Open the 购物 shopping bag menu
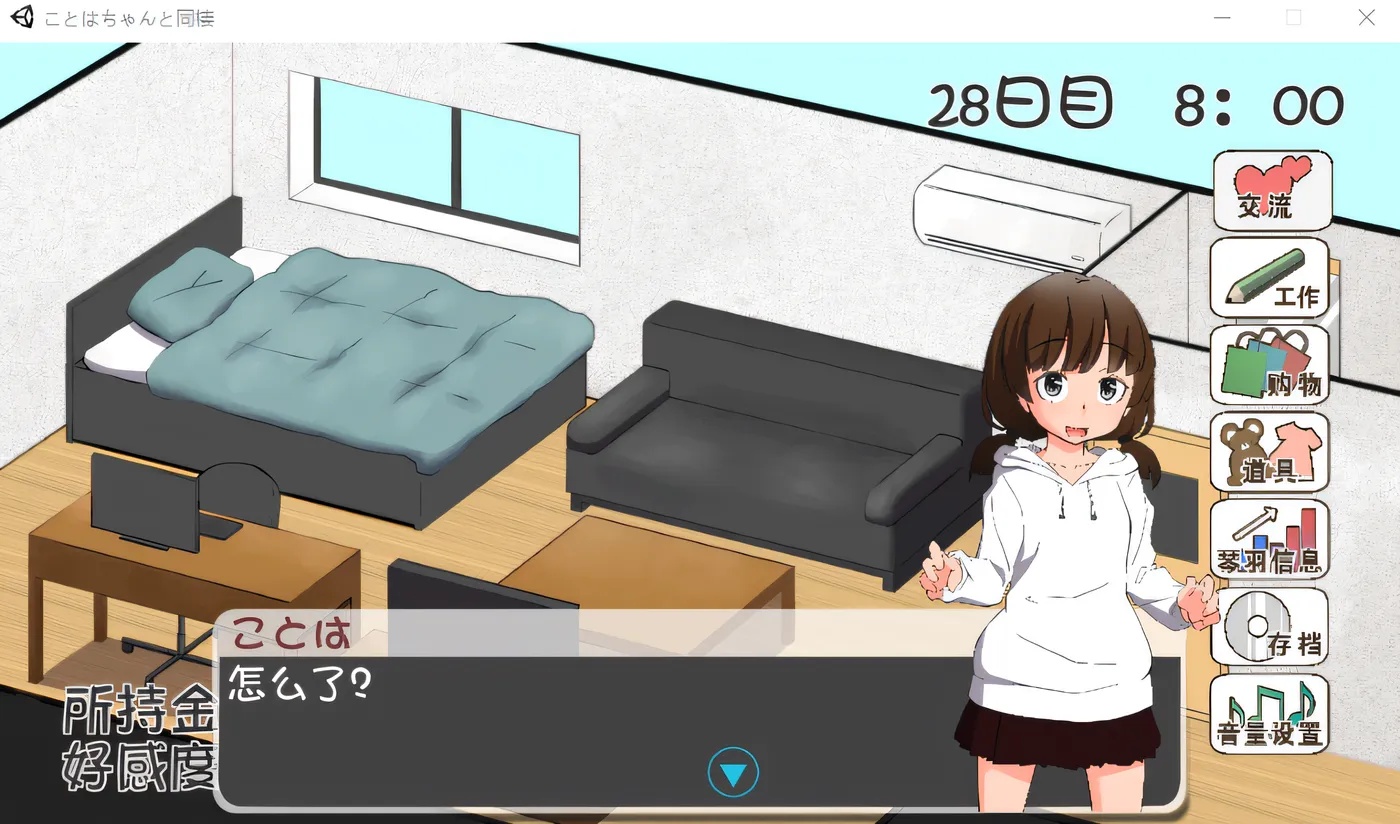 pos(1270,366)
